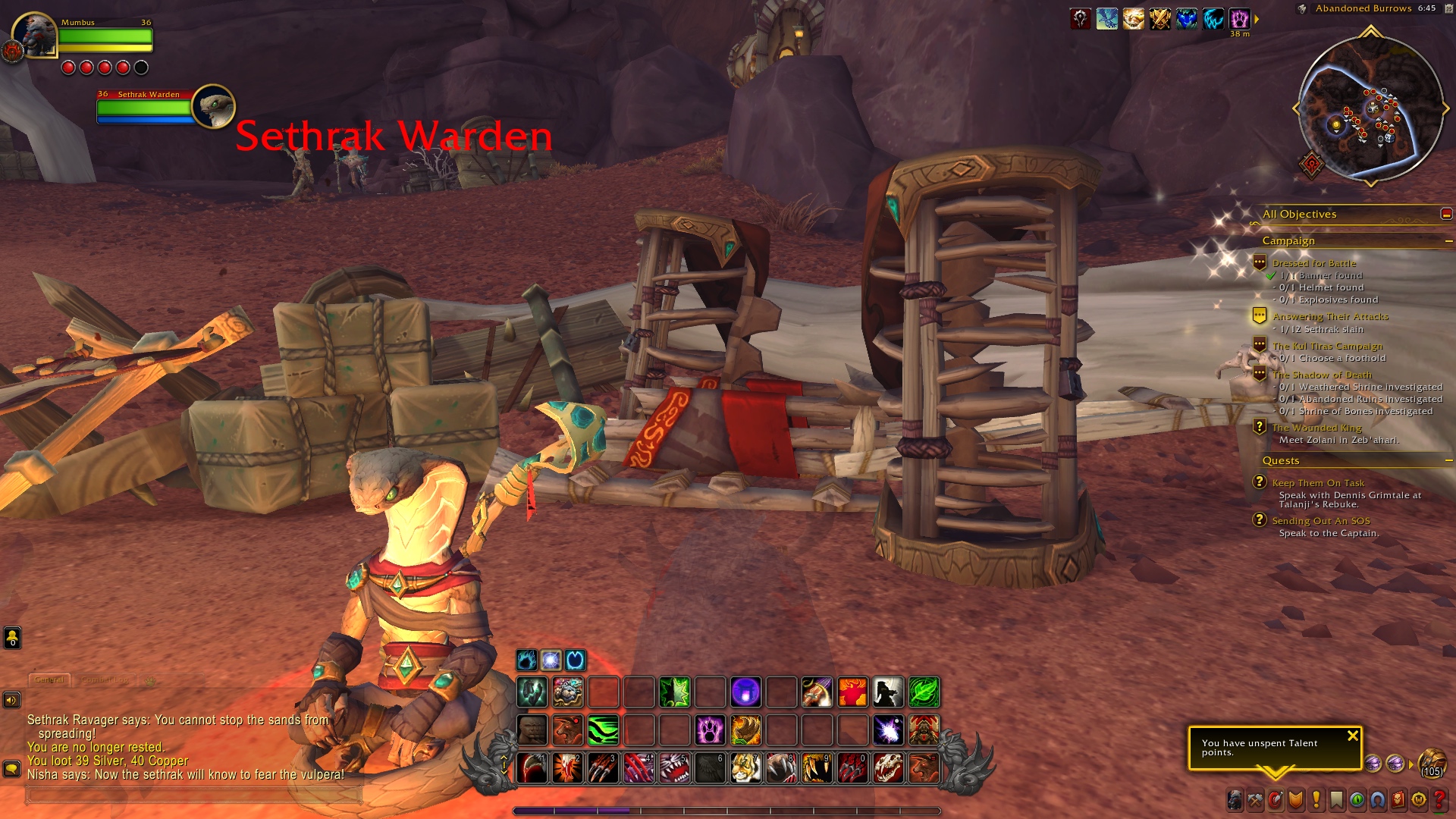The image size is (1456, 819).
Task: Use the green leaf ability icon
Action: (x=924, y=692)
